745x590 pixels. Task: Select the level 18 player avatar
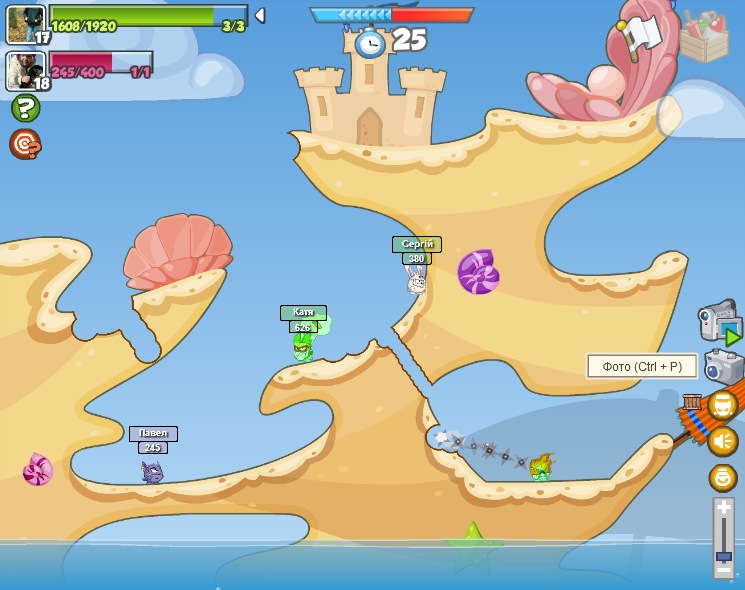pos(24,70)
